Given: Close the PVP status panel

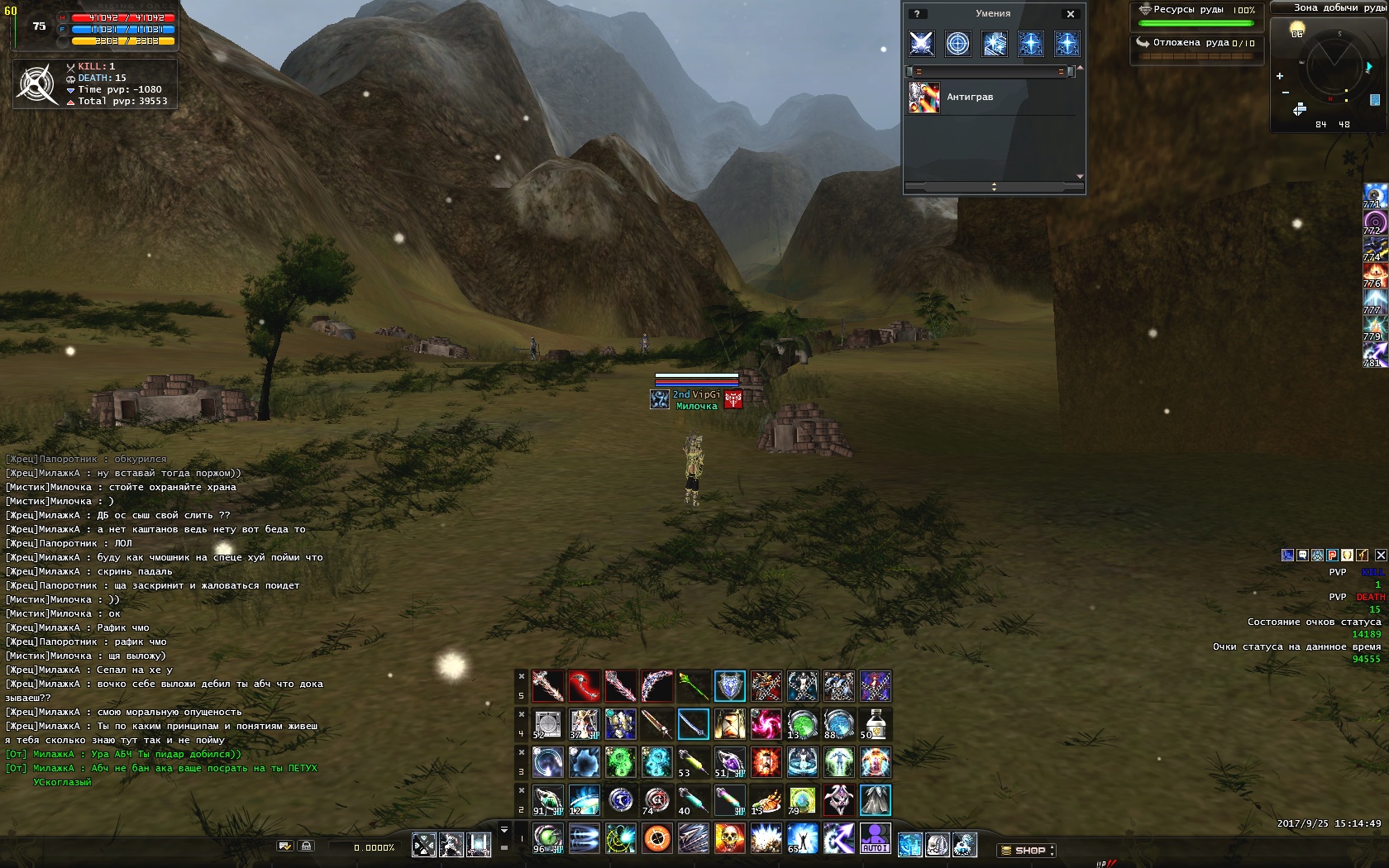Looking at the screenshot, I should coord(1381,555).
